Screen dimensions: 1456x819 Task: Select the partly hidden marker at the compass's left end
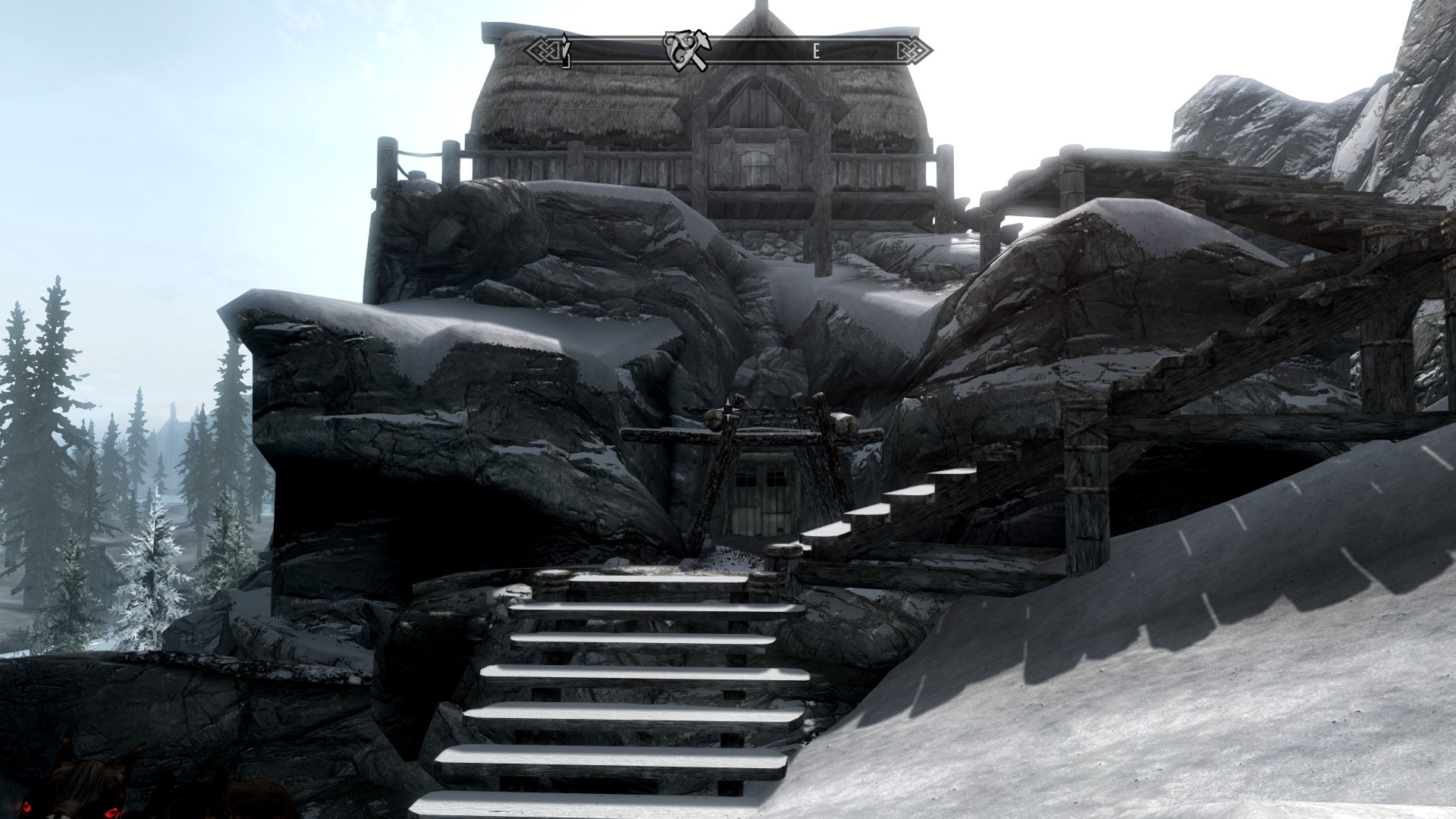tap(566, 52)
